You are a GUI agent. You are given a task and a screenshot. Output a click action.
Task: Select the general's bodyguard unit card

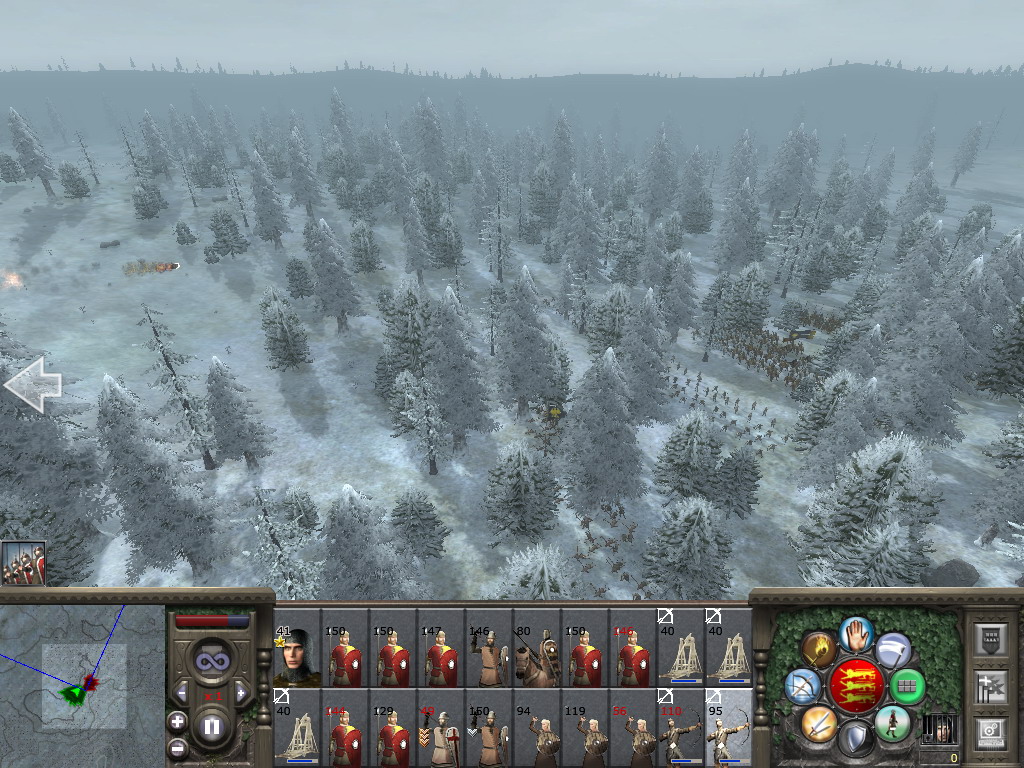click(297, 648)
